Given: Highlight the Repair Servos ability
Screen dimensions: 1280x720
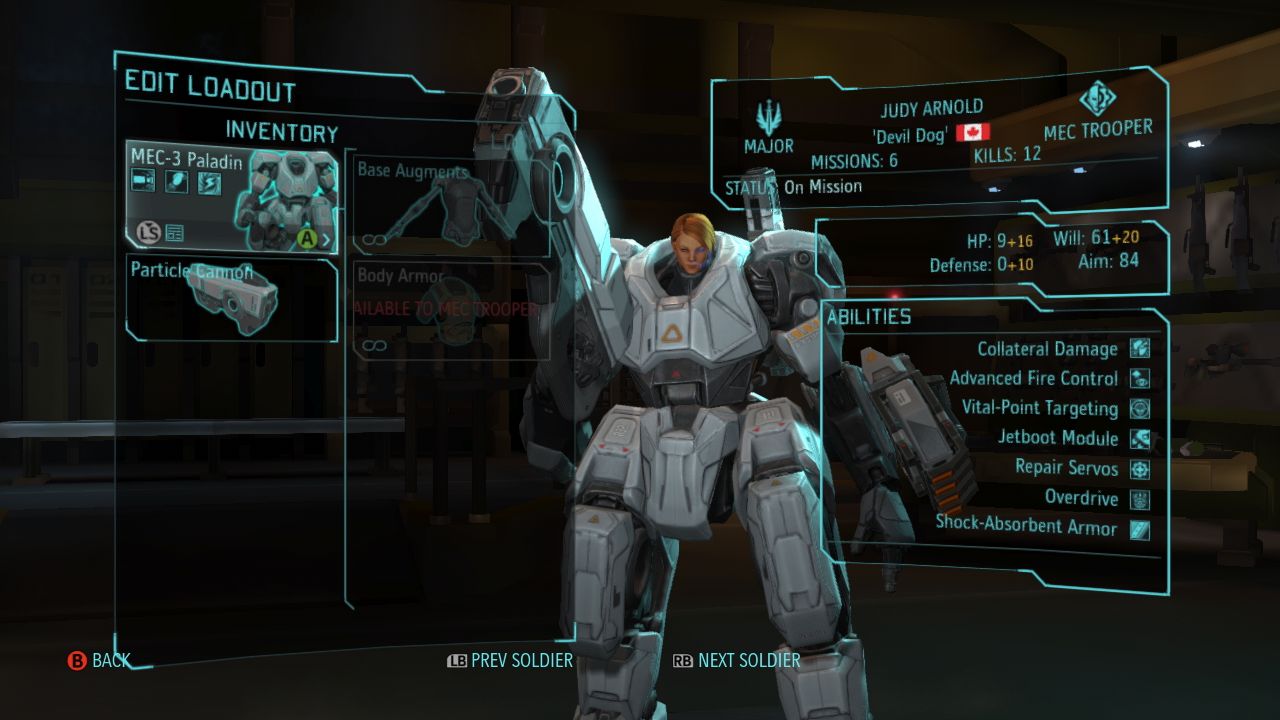Looking at the screenshot, I should [1067, 468].
